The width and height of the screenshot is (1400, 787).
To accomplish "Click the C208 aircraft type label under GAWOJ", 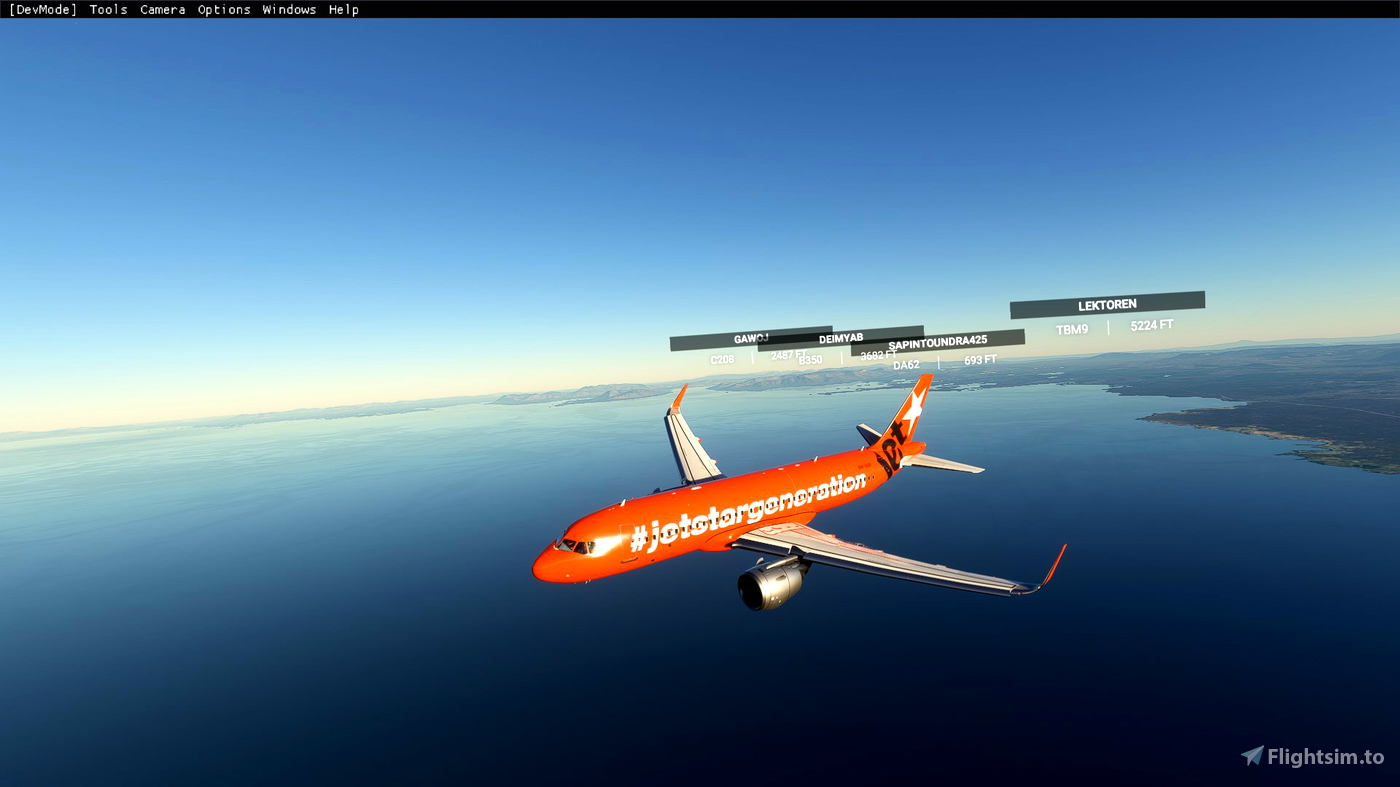I will click(722, 359).
